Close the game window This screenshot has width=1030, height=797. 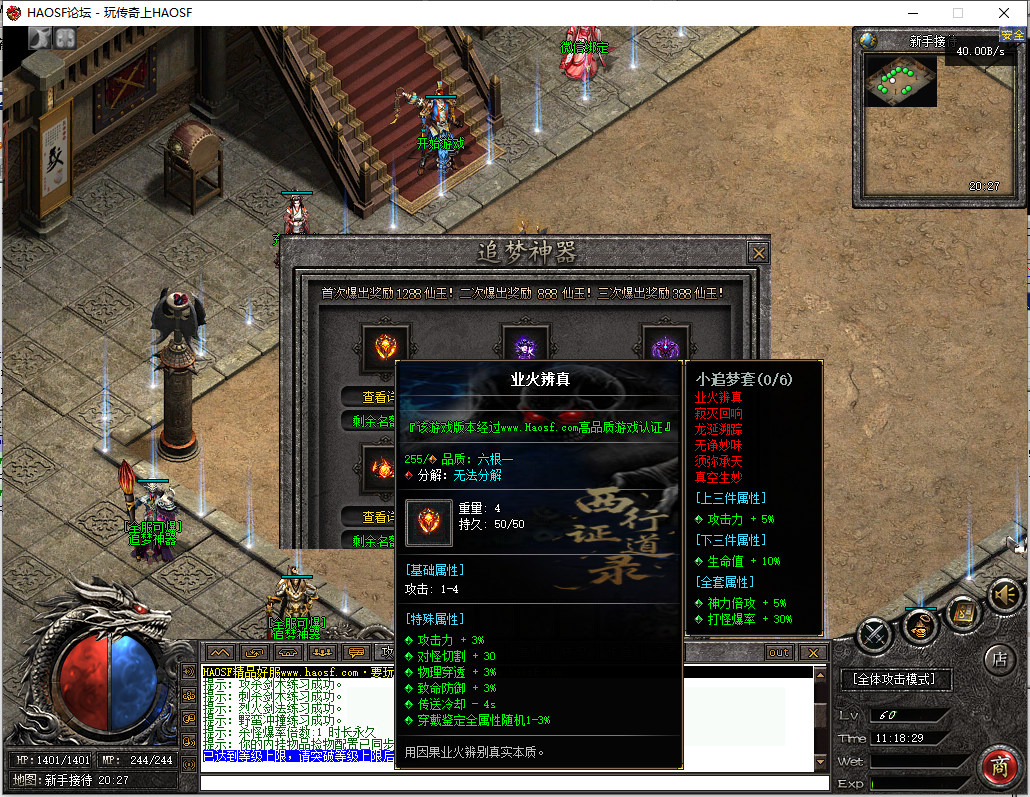click(1003, 13)
